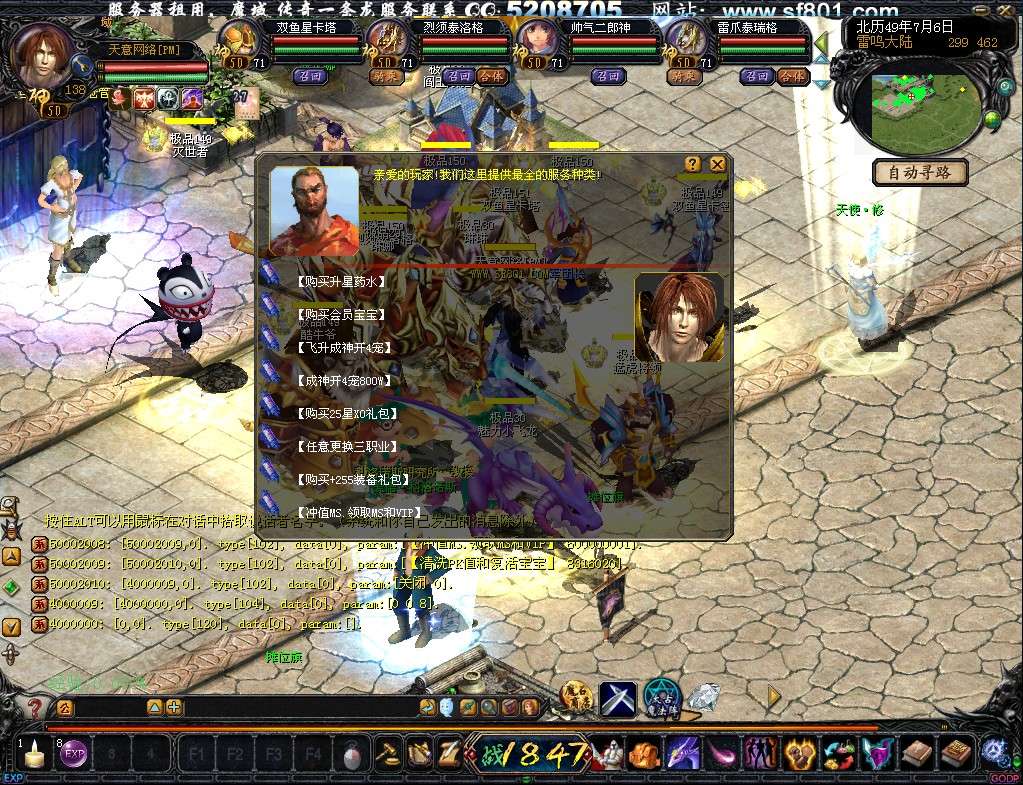Activate the purple EXP orb hotbar slot
1023x785 pixels.
74,755
